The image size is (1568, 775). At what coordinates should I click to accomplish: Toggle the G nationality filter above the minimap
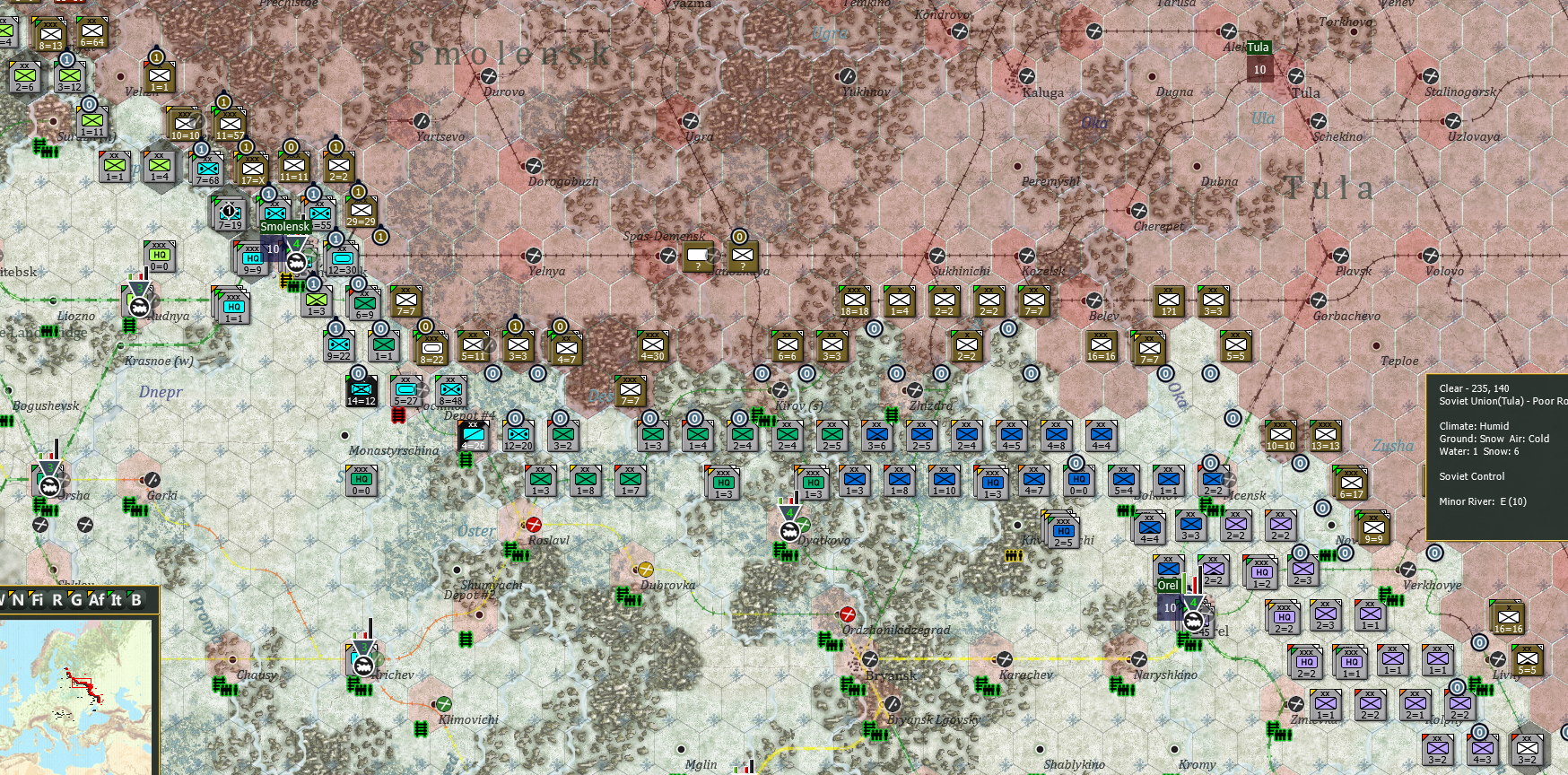[77, 599]
